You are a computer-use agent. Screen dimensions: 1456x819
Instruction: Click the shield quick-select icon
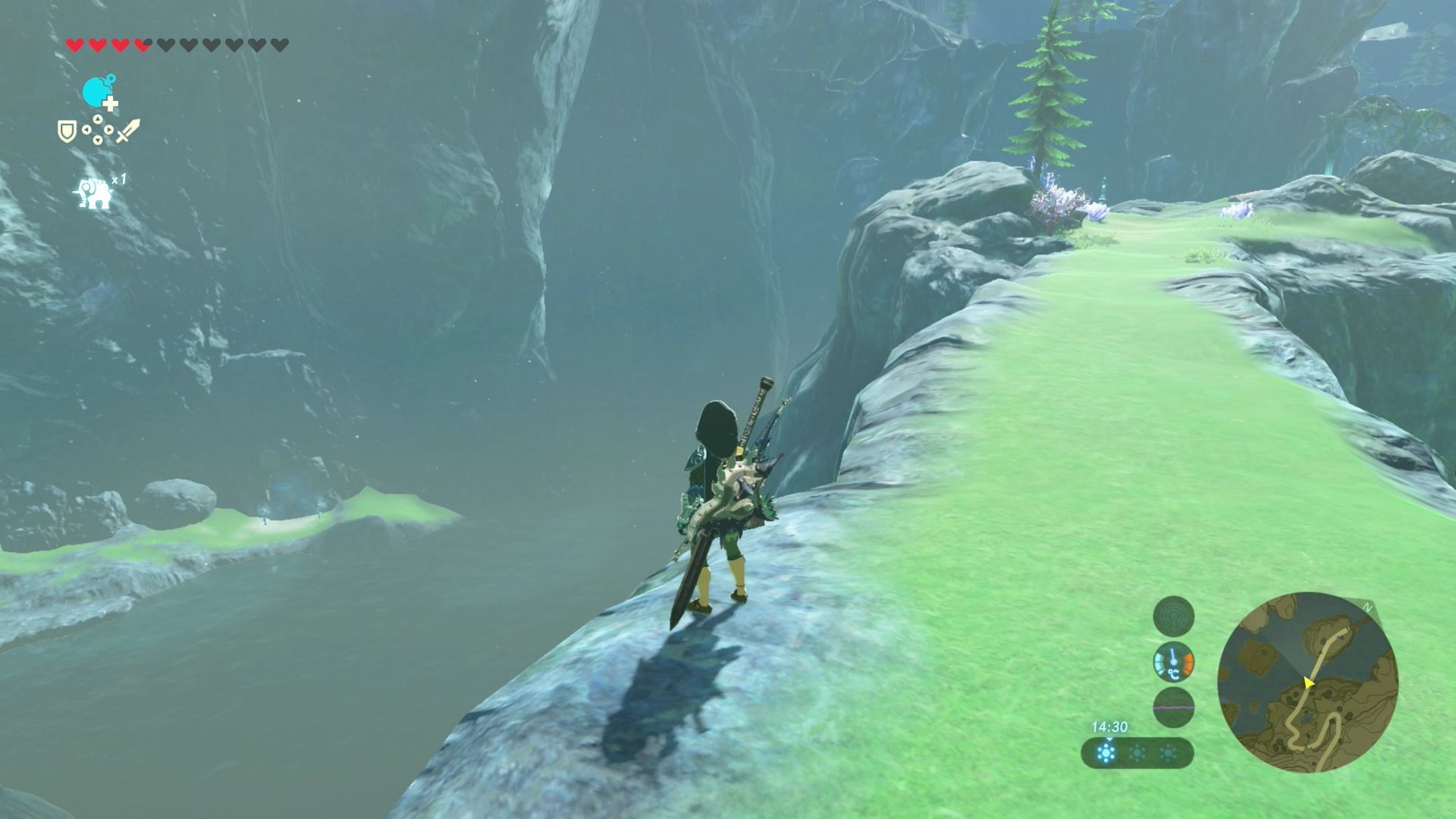point(66,130)
